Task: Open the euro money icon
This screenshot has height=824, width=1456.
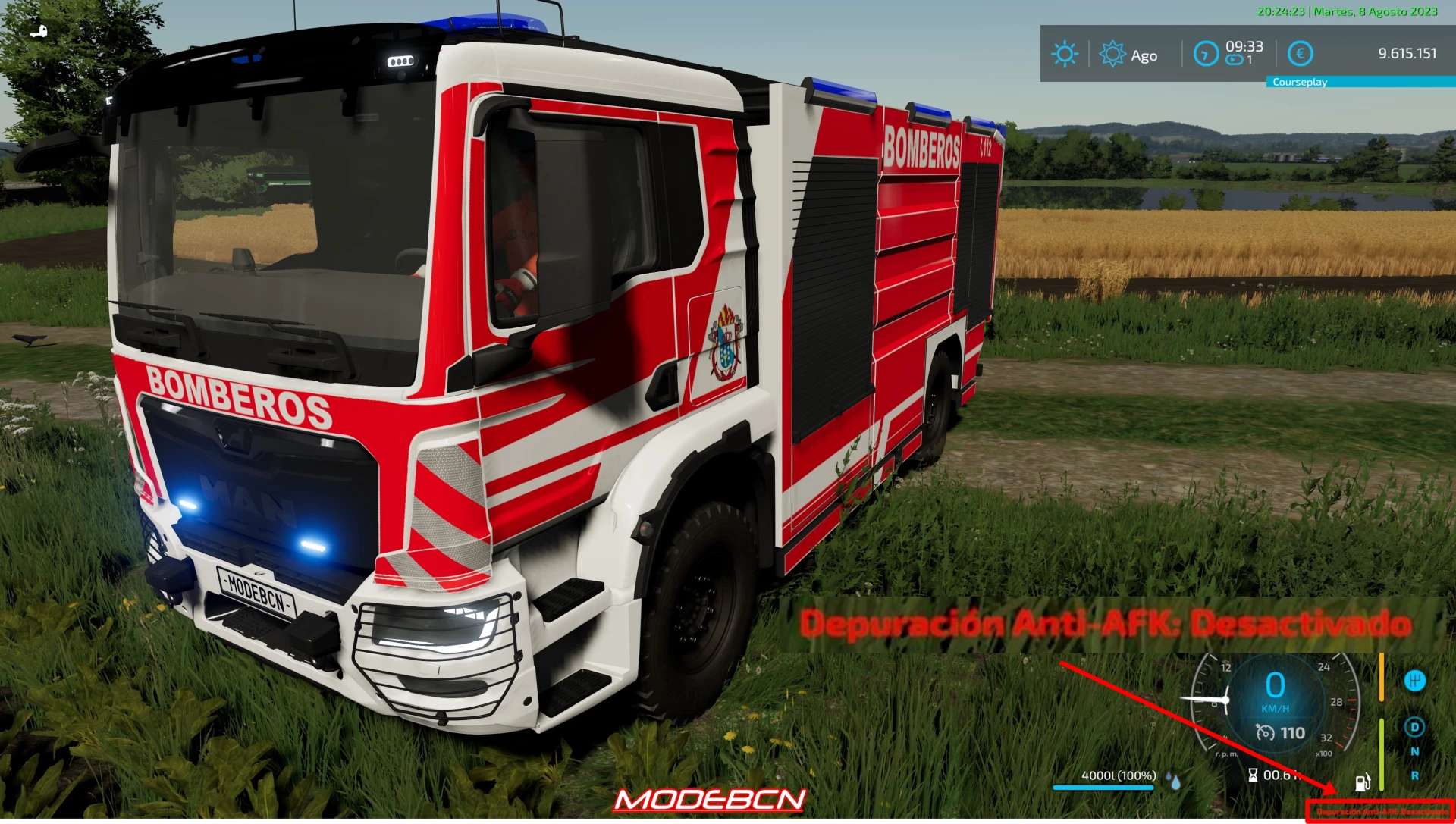Action: [1300, 54]
